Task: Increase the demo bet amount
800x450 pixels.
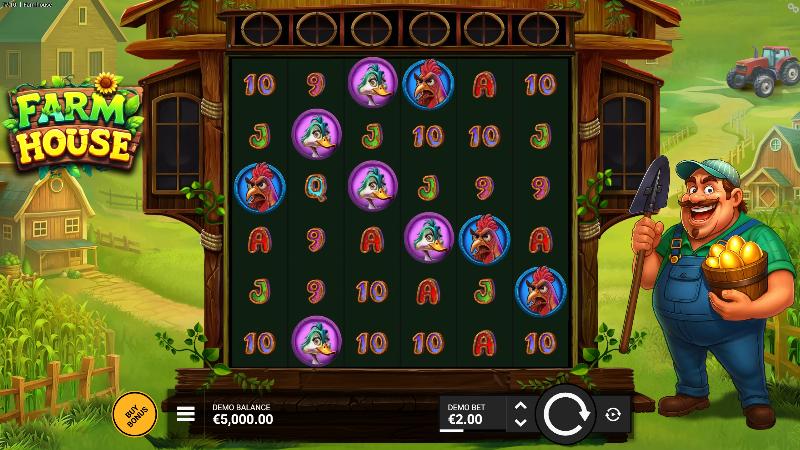Action: coord(519,406)
